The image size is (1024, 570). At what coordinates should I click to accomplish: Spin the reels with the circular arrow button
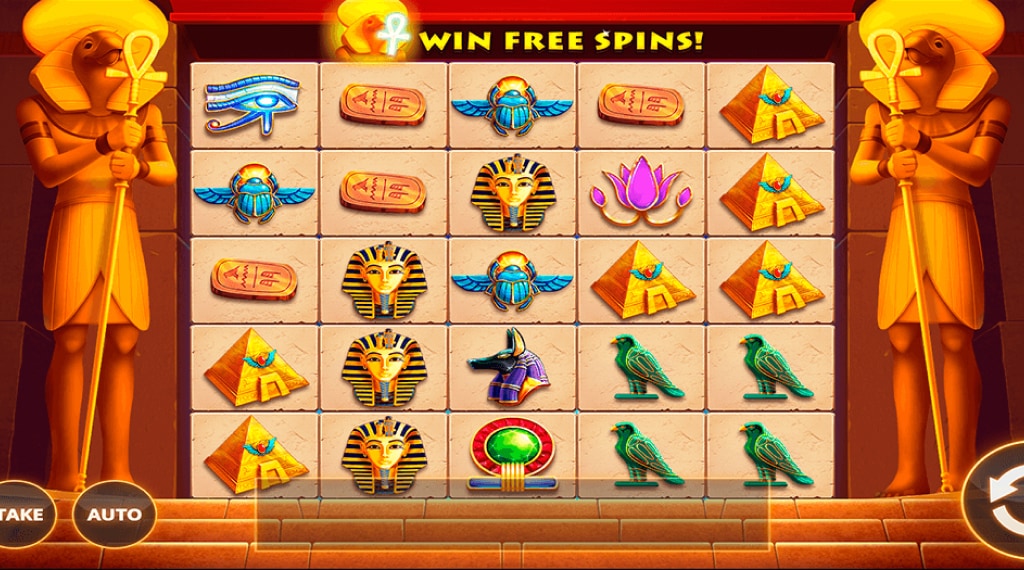click(x=1000, y=500)
